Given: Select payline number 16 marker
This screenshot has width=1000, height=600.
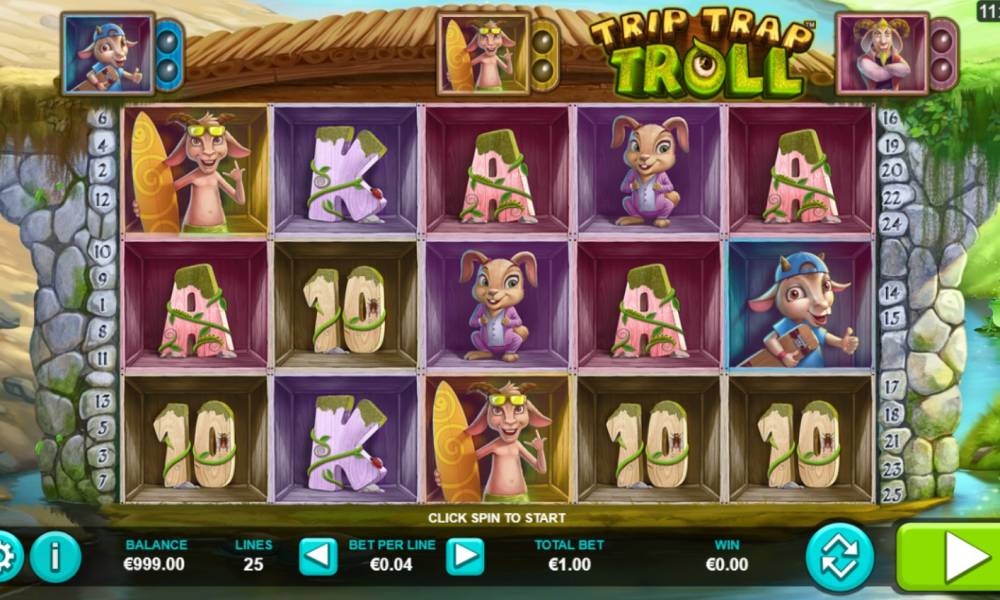Looking at the screenshot, I should [893, 119].
